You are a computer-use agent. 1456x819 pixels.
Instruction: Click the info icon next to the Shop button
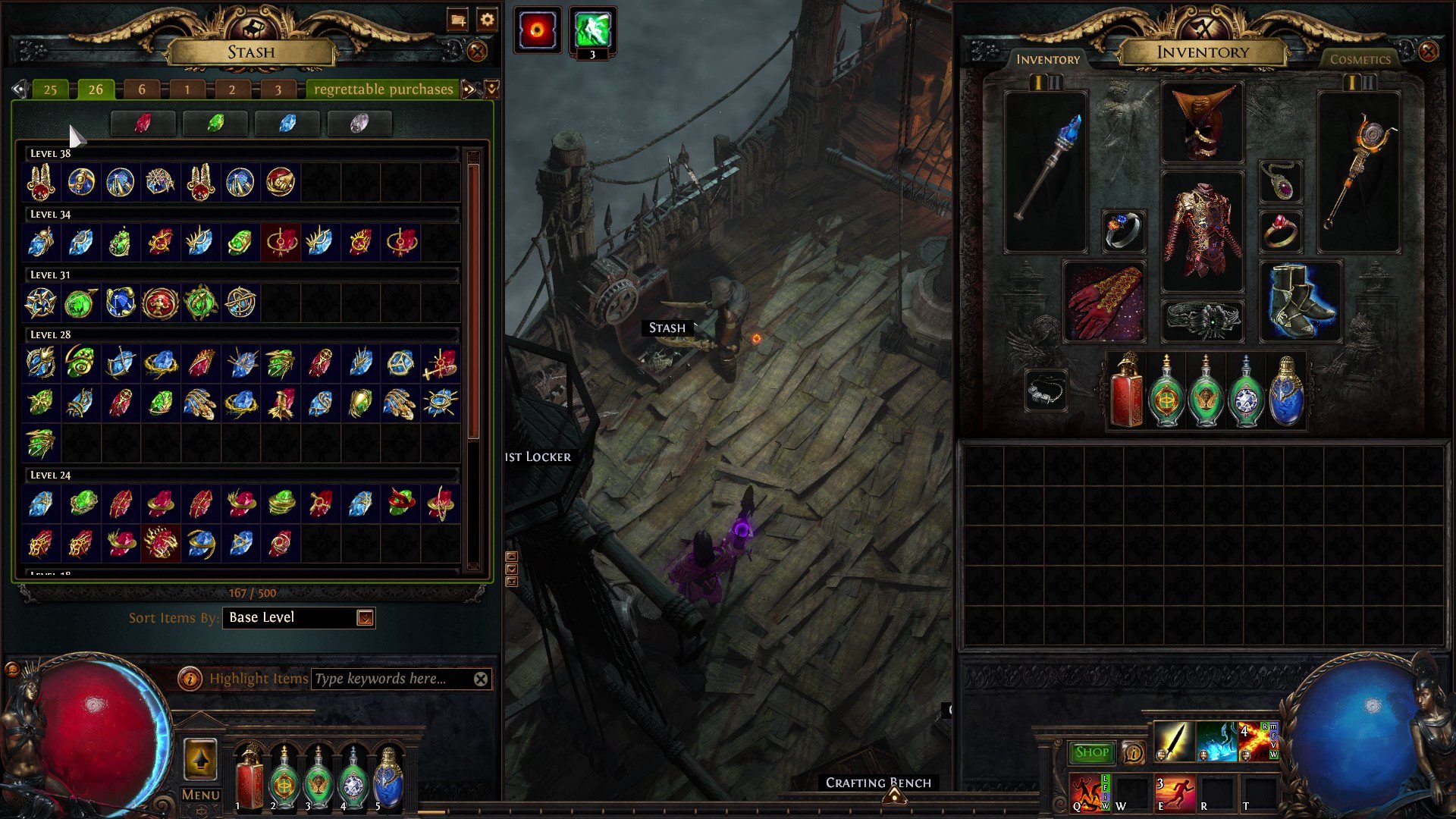(1134, 752)
